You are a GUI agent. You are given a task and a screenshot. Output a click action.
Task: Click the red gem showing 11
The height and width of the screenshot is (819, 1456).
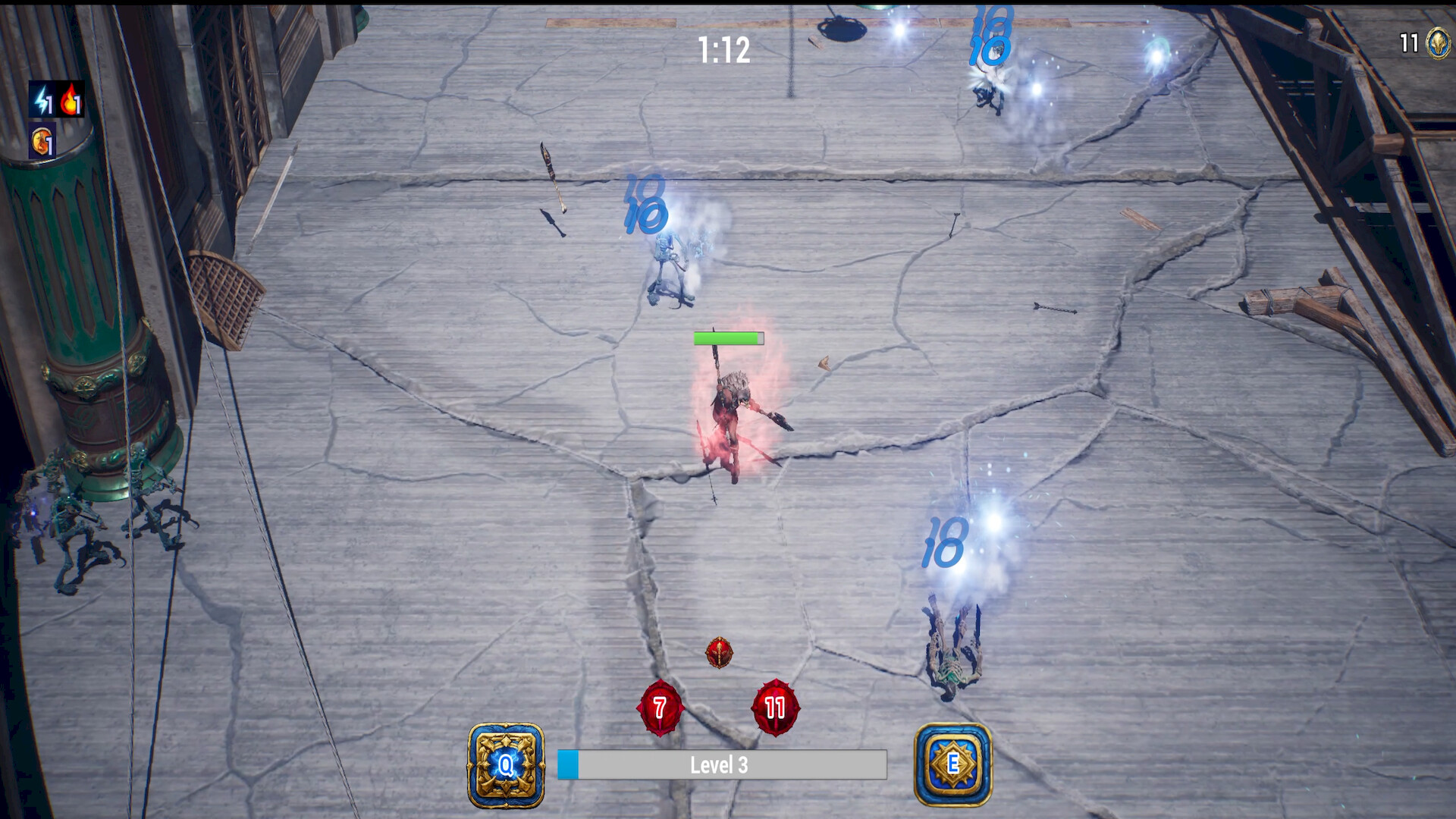tap(775, 706)
